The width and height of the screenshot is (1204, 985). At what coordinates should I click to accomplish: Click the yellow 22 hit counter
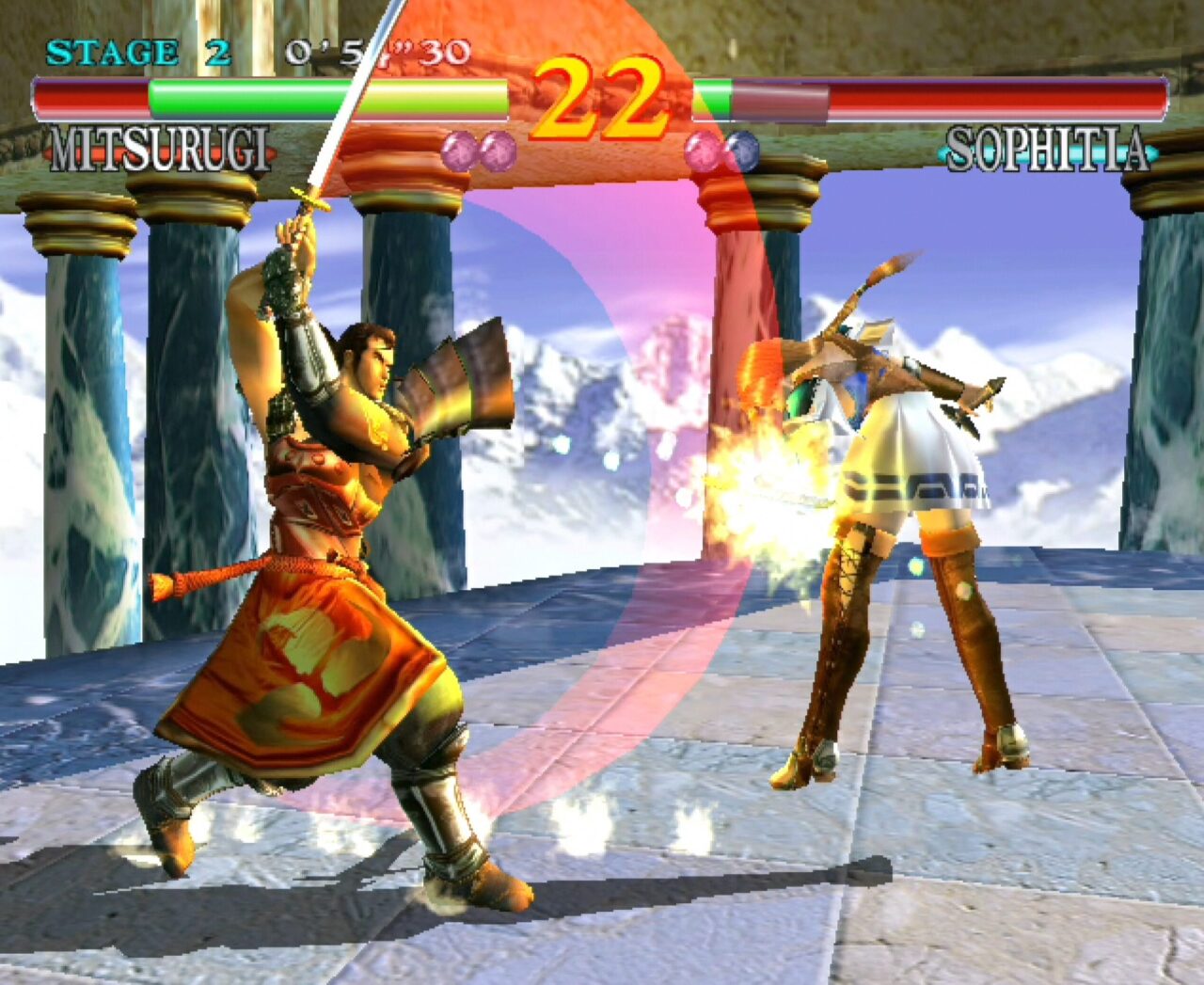602,92
